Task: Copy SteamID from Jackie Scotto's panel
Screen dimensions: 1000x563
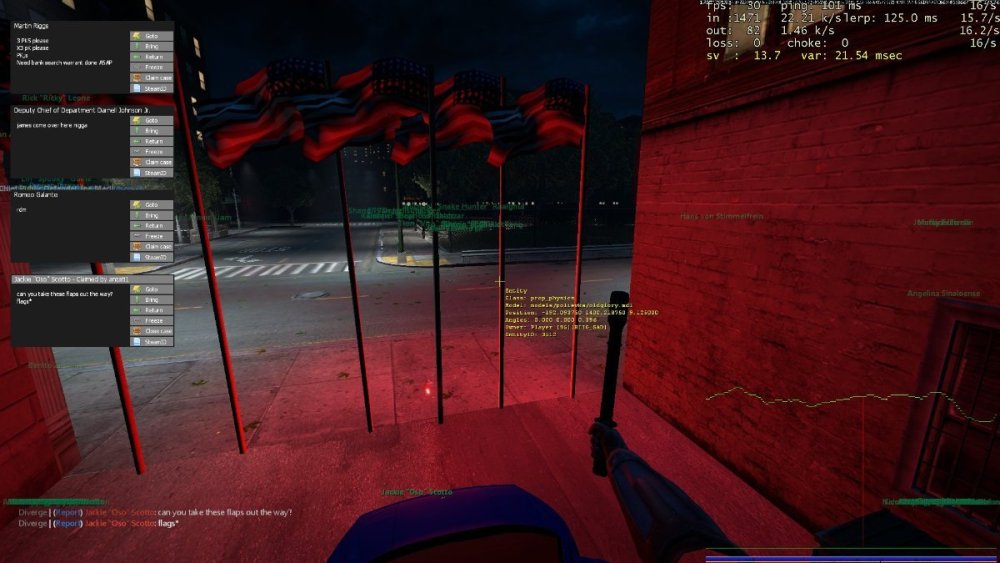Action: (151, 342)
